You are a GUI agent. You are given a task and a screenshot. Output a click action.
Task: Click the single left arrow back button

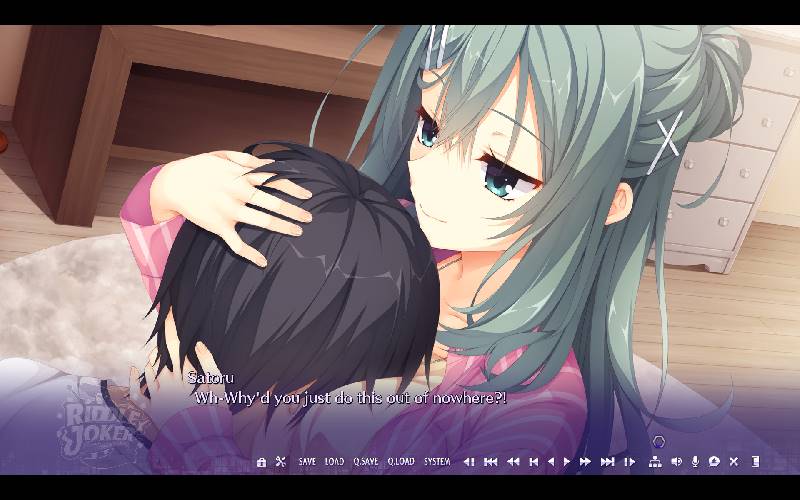tap(551, 462)
